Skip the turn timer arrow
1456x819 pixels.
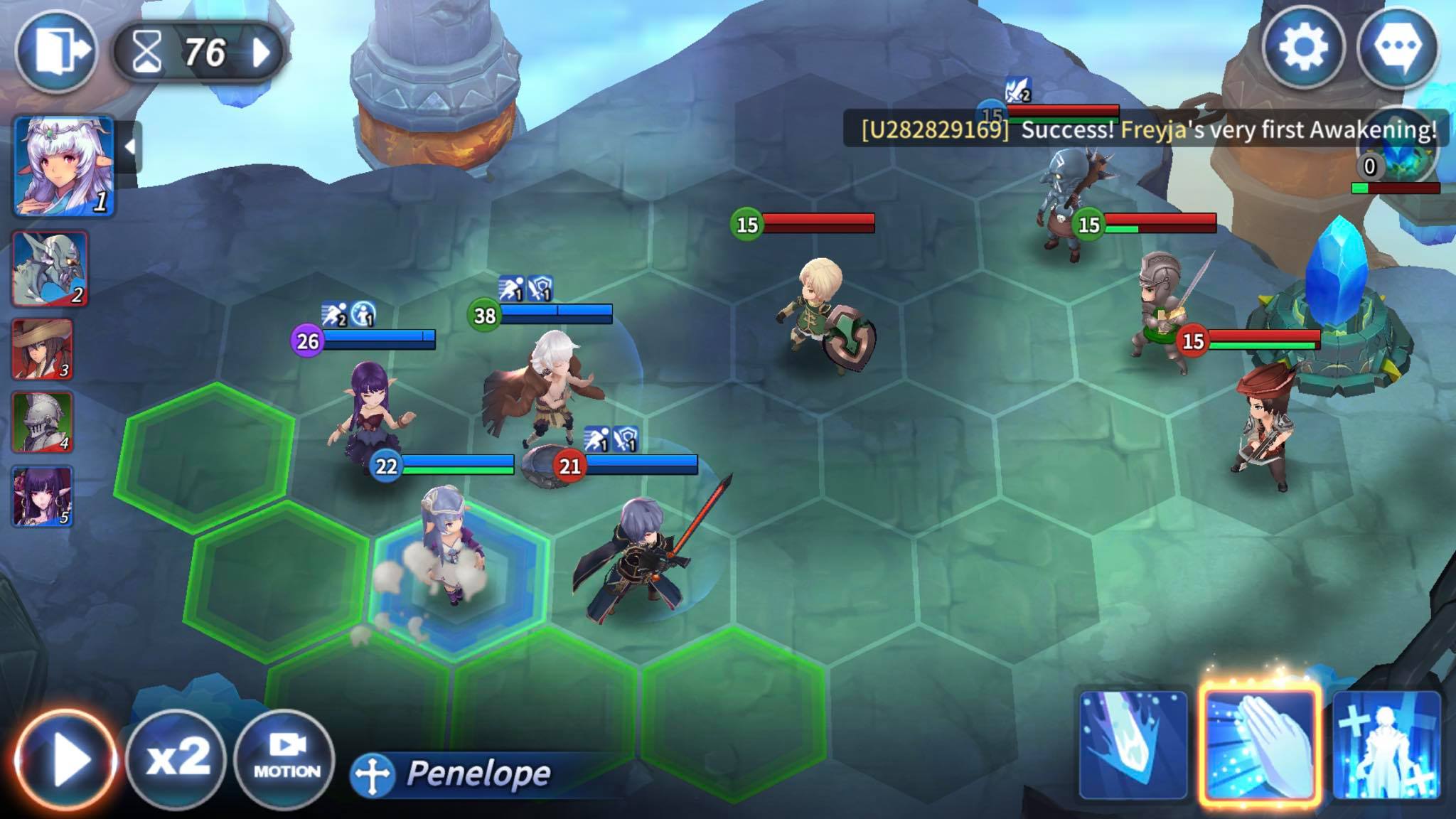tap(262, 52)
